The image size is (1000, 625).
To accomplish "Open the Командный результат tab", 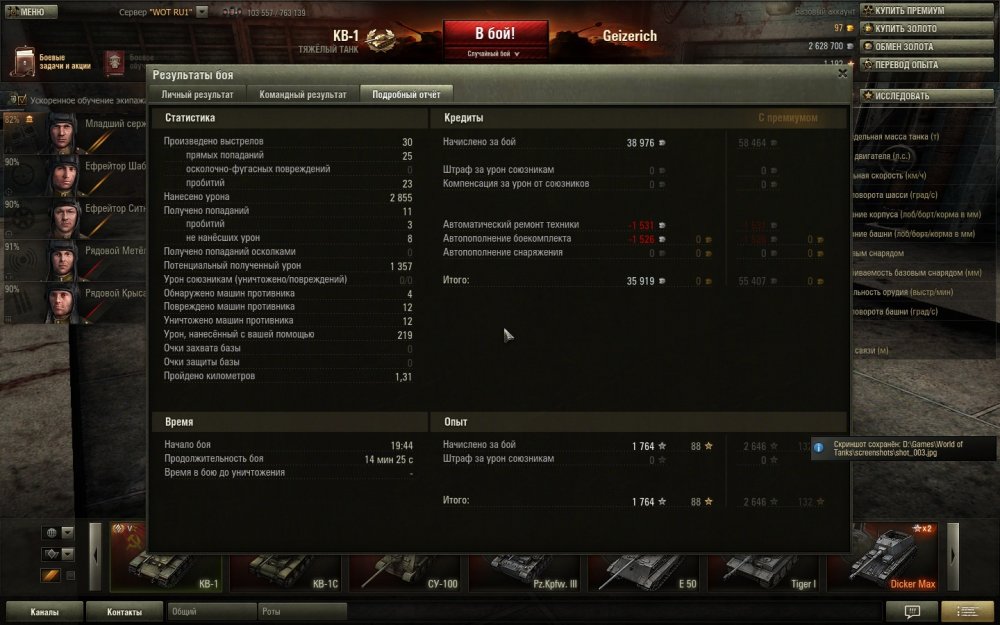I will click(302, 94).
